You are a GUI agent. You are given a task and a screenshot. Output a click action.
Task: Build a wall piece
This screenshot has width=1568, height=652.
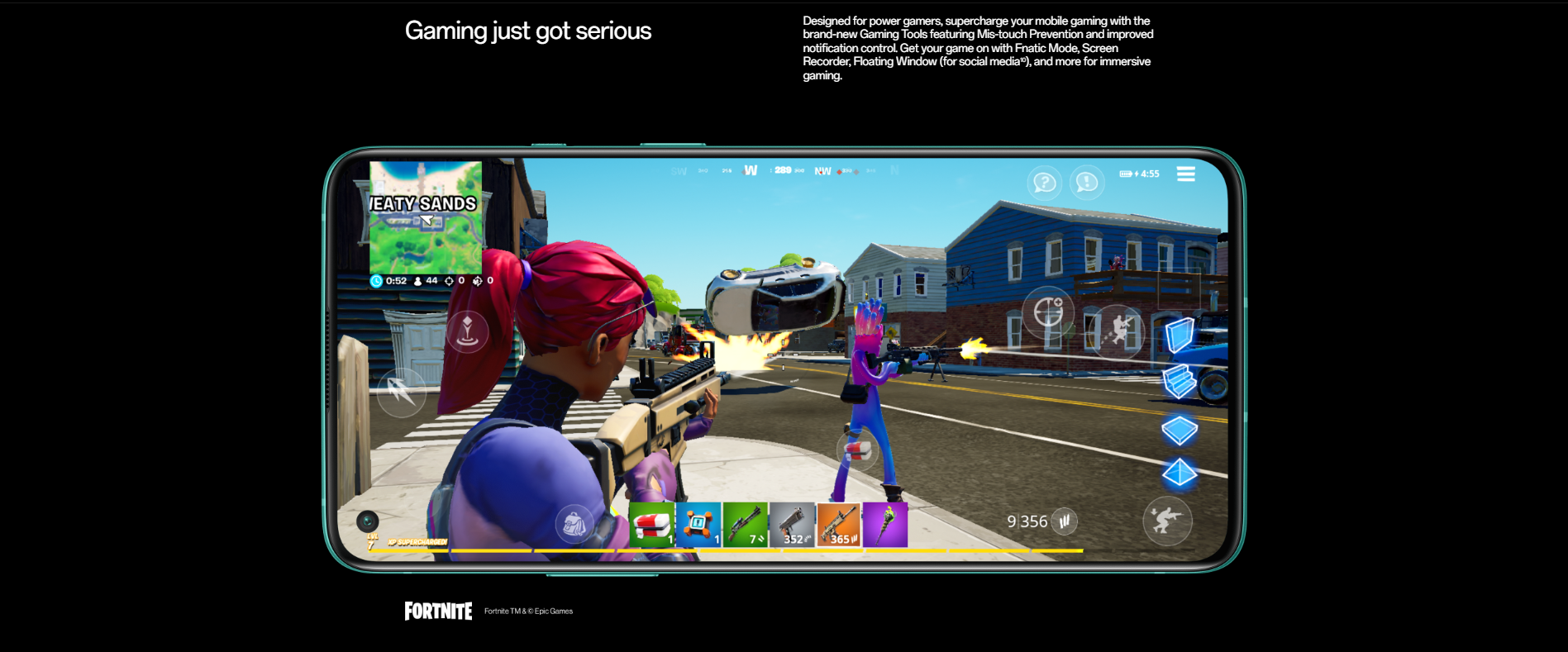(x=1180, y=336)
